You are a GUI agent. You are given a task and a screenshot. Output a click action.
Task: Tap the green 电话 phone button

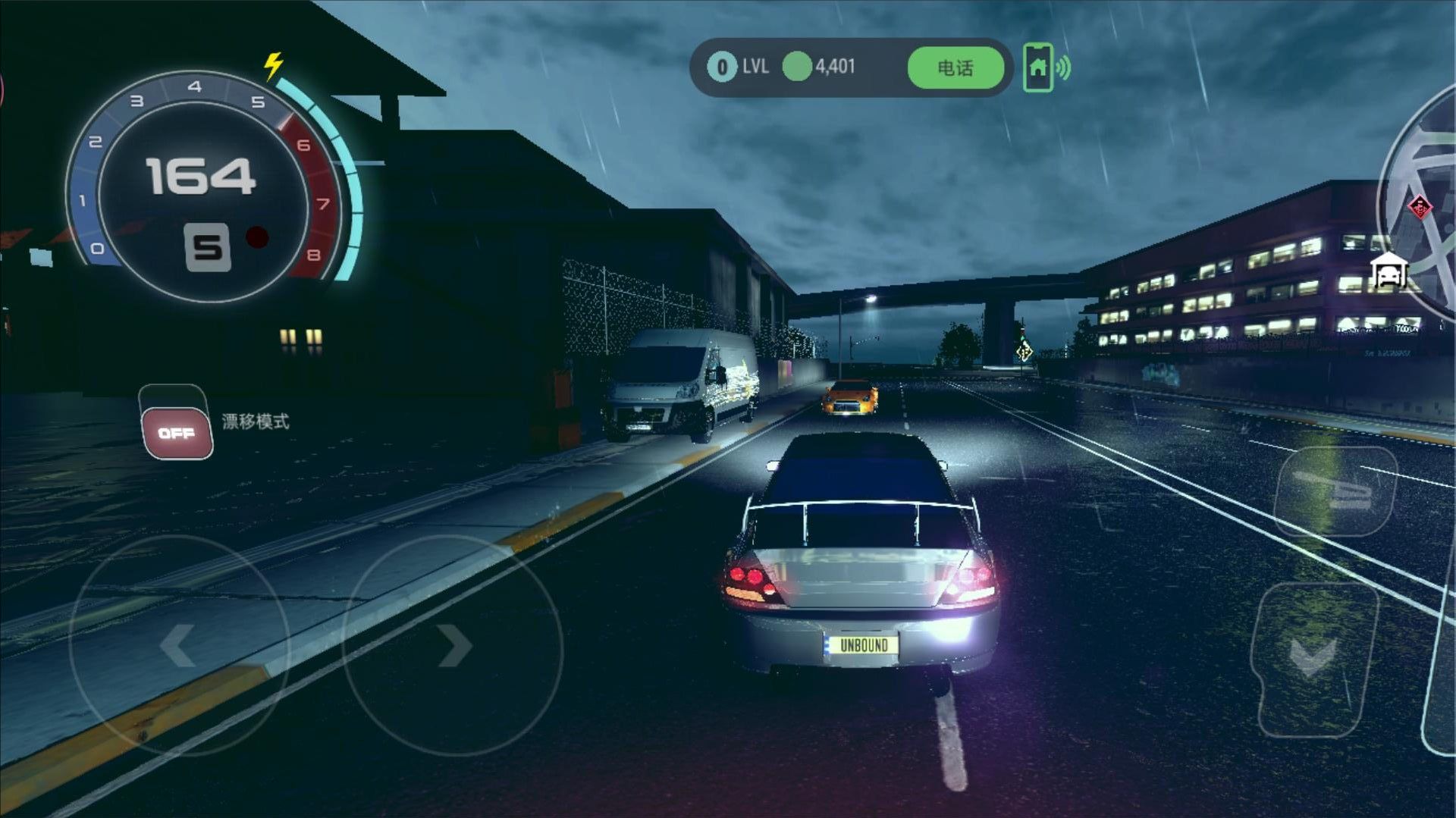(x=955, y=68)
